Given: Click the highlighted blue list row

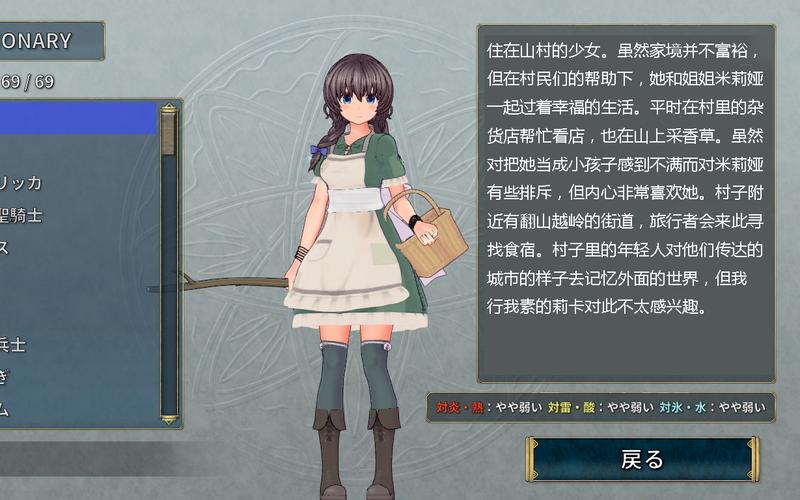Looking at the screenshot, I should pos(78,119).
